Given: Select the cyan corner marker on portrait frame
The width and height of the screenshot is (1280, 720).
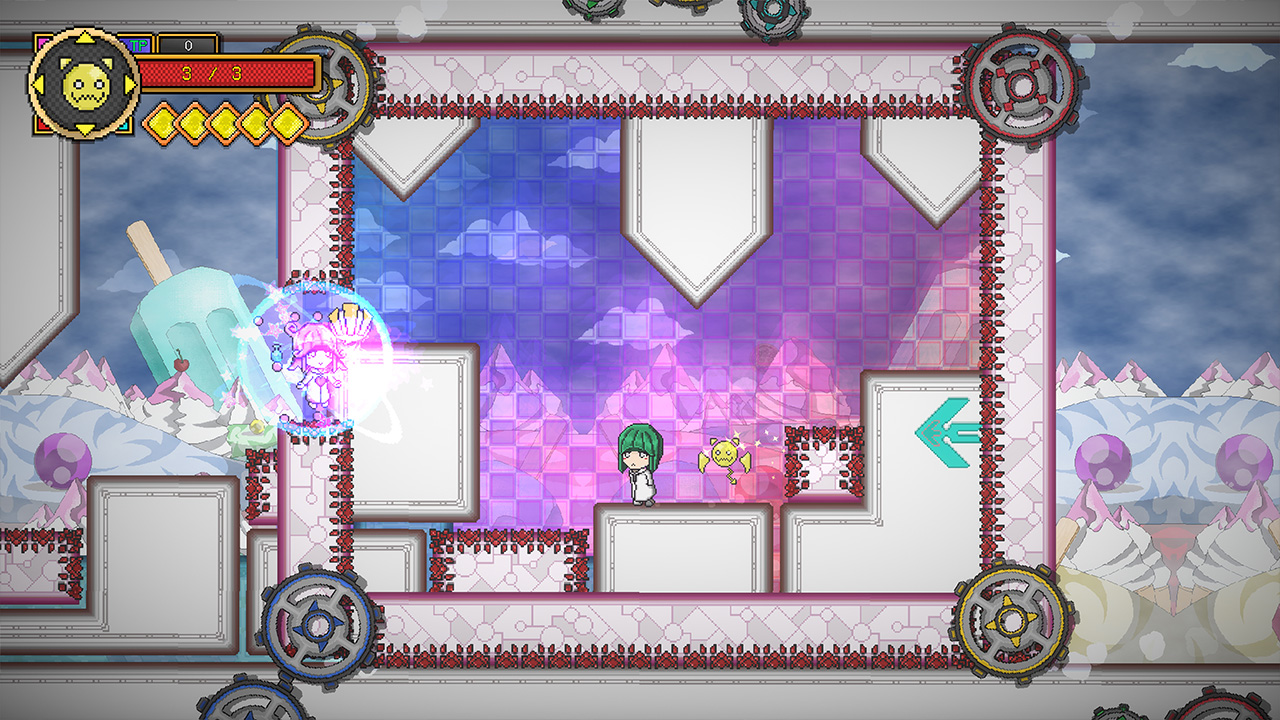Looking at the screenshot, I should [x=125, y=126].
